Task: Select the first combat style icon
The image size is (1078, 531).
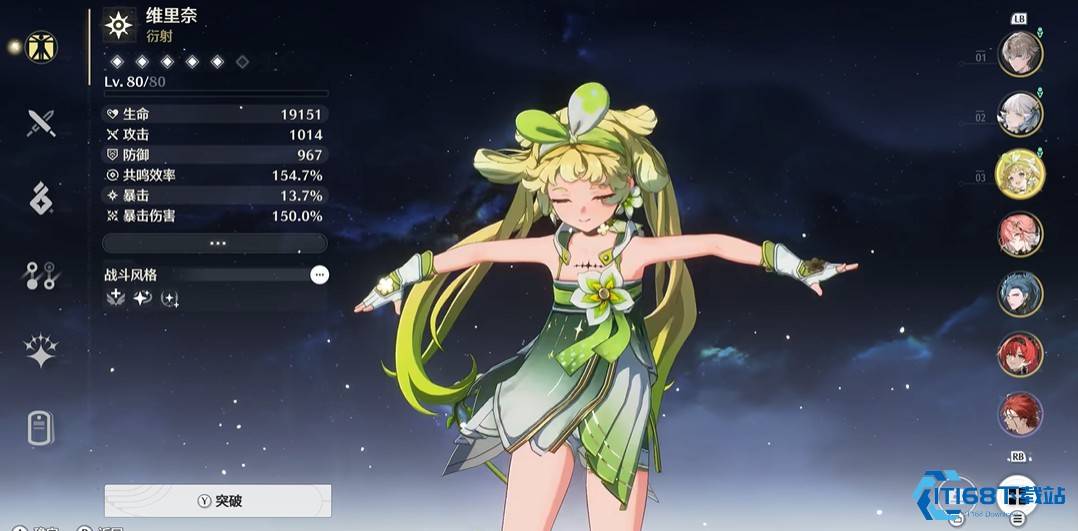Action: pos(117,298)
